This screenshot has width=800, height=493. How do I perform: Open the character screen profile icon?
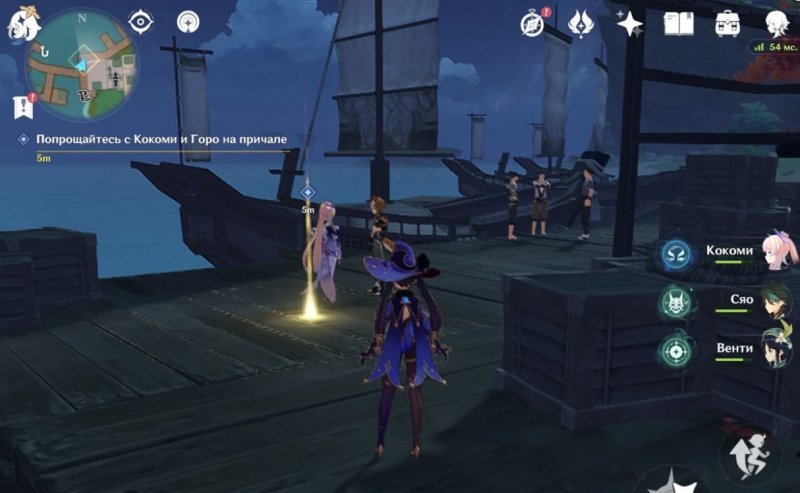coord(776,23)
